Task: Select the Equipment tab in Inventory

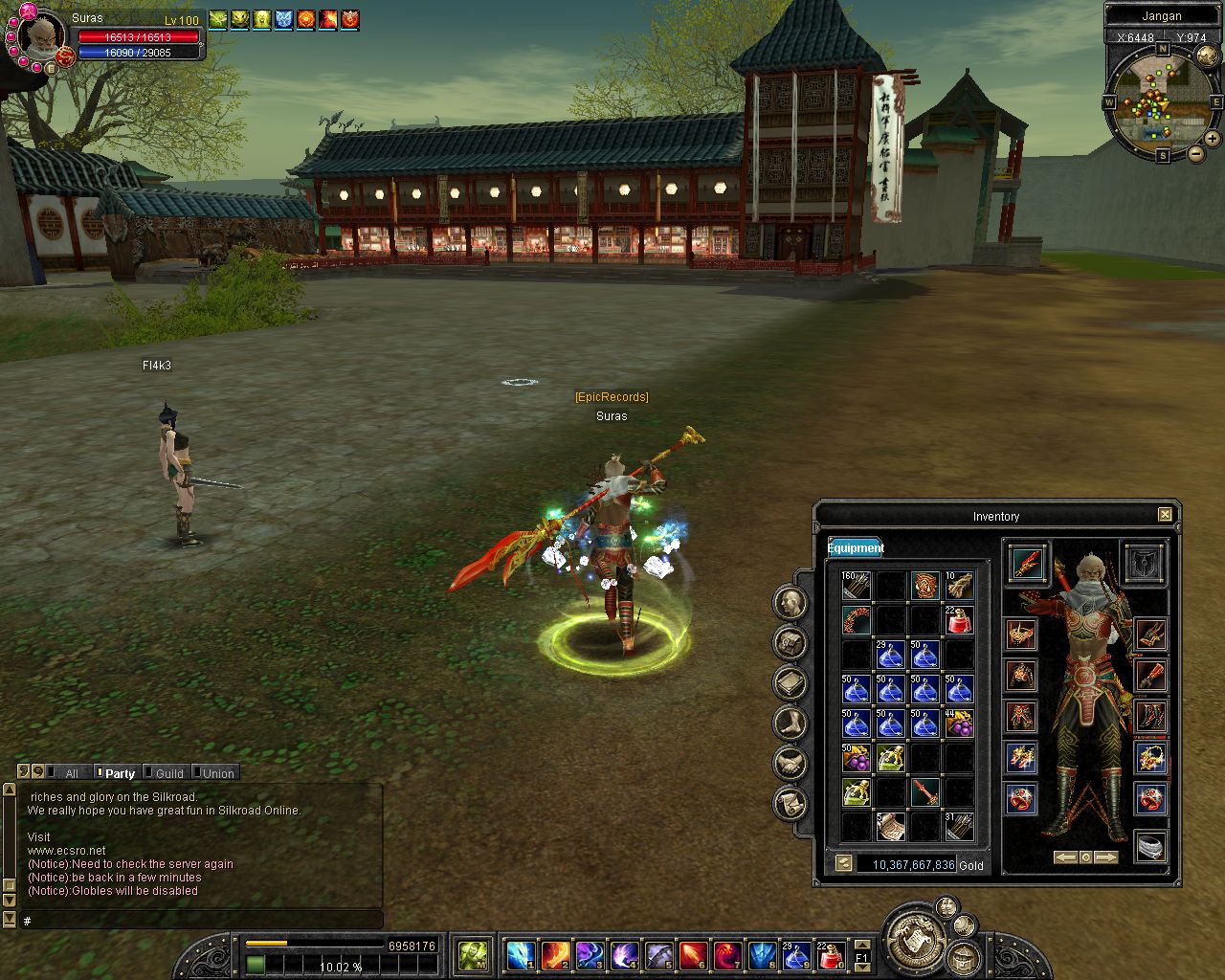Action: [x=856, y=547]
